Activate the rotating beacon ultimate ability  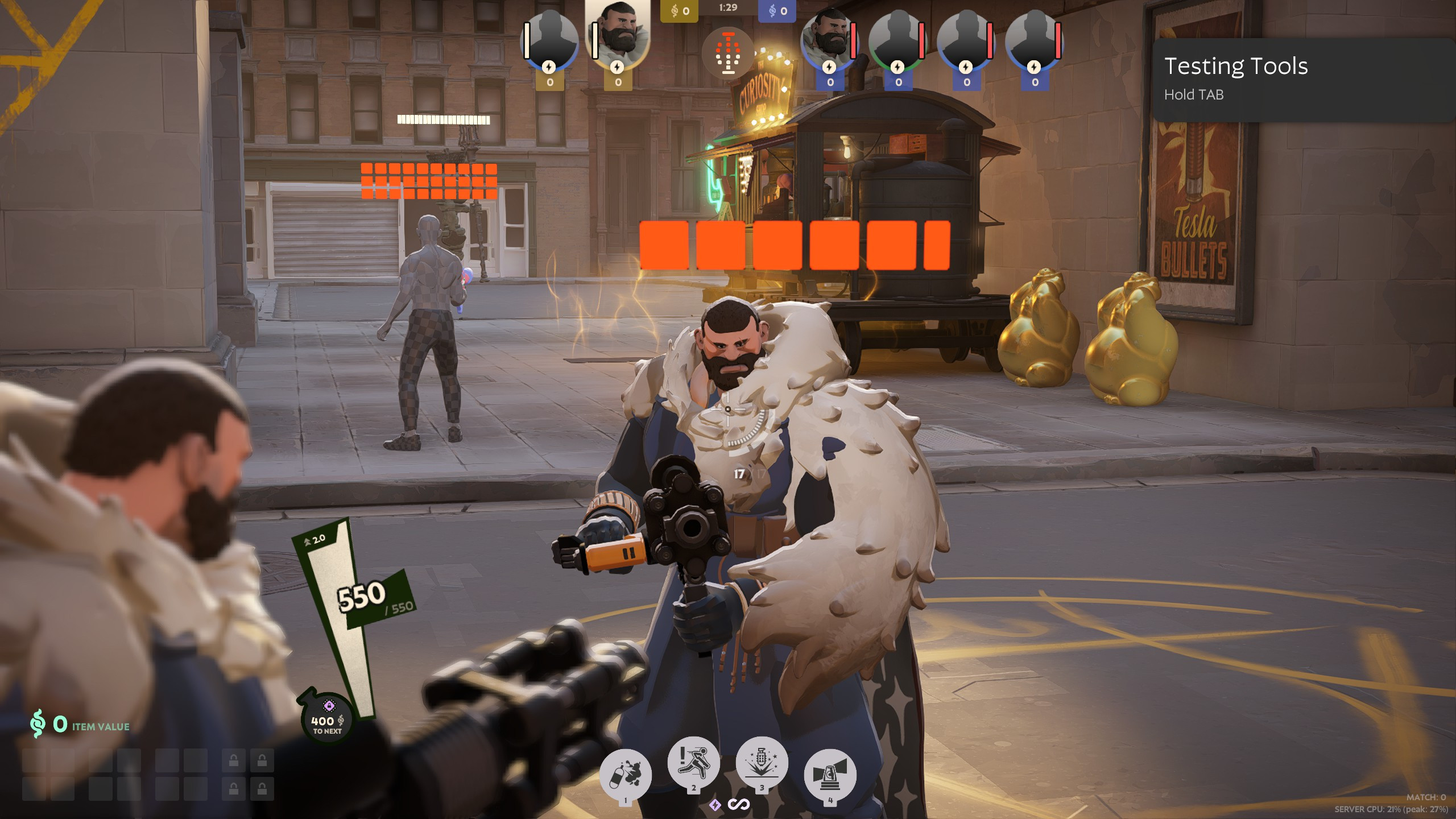pos(830,774)
